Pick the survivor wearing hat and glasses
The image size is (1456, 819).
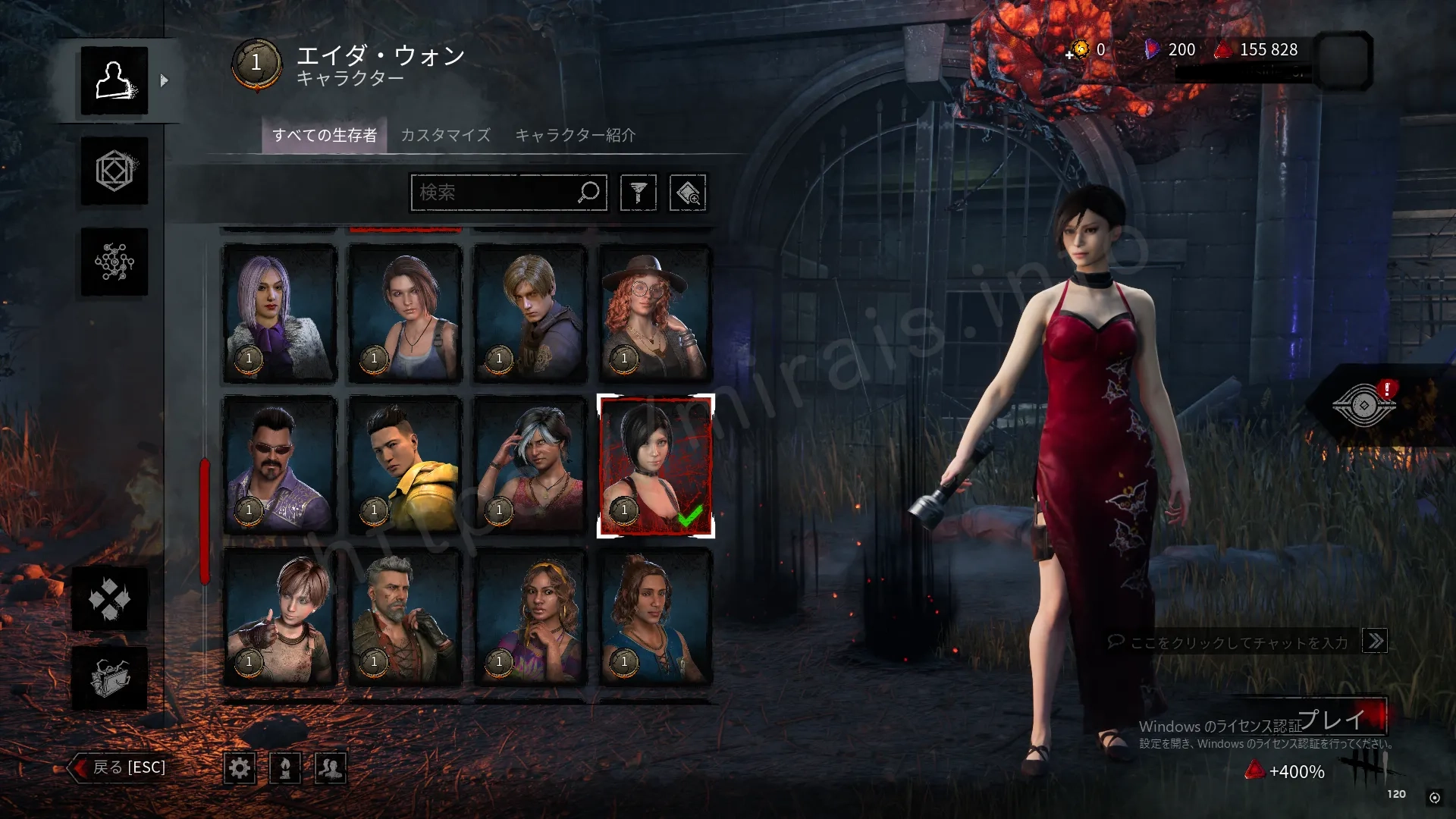coord(656,312)
